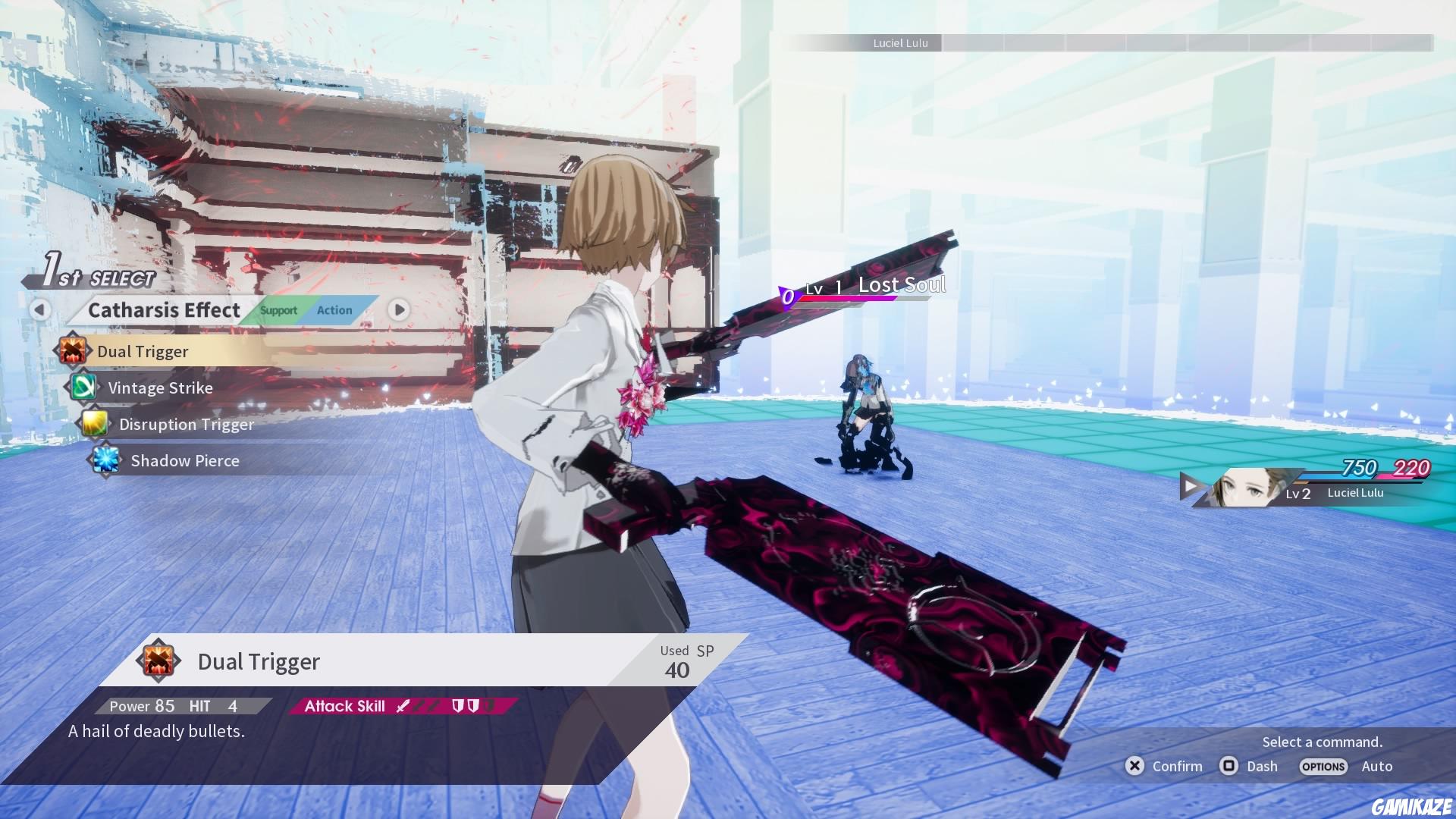
Task: Enable Auto battle mode
Action: point(1376,766)
